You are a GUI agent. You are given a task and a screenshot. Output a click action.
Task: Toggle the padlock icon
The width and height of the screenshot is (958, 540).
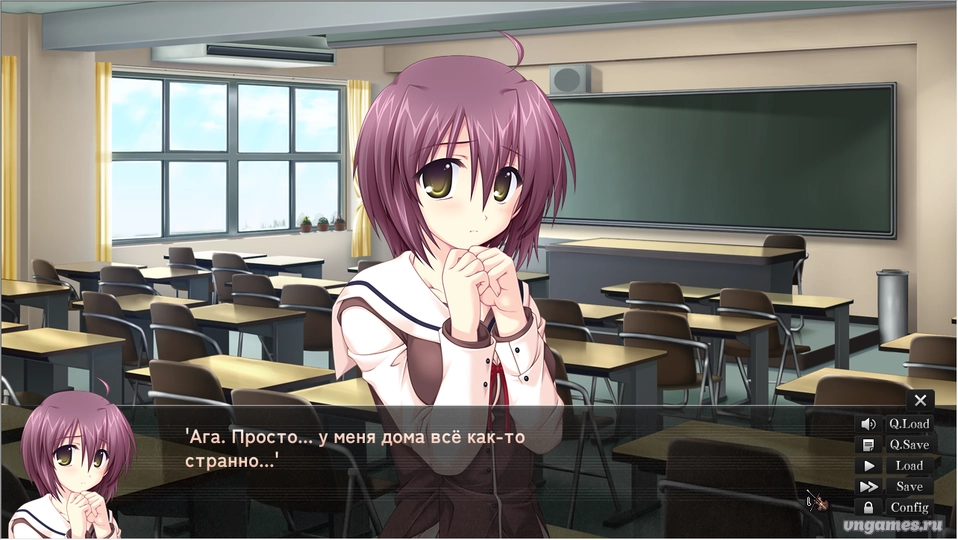868,508
